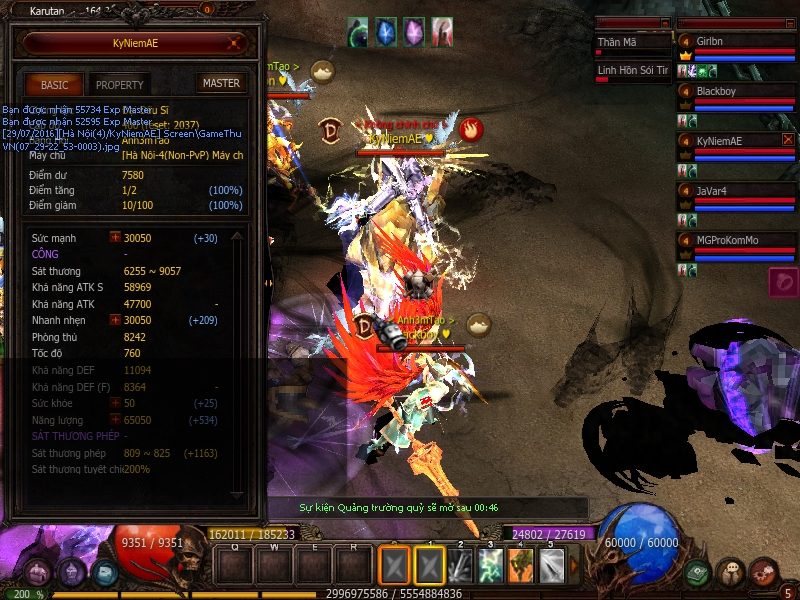
Task: Use the orange skill in slot 4
Action: [521, 566]
